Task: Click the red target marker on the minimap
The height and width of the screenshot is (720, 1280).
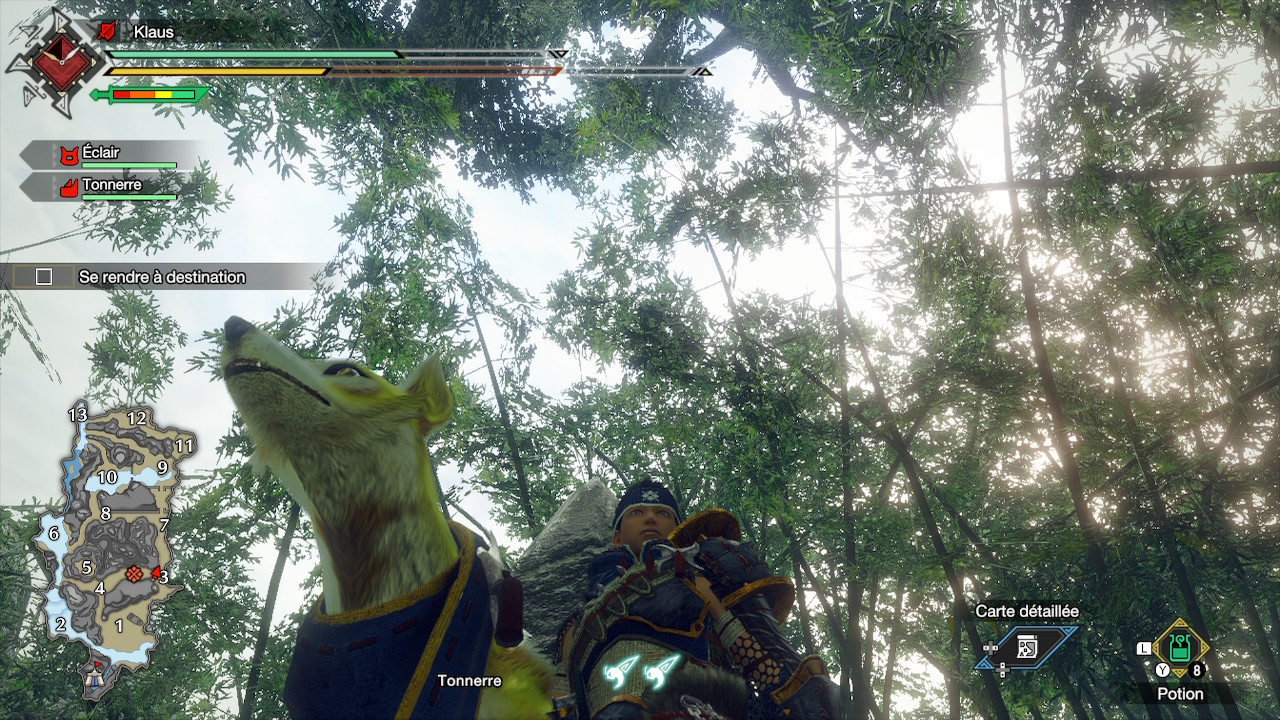Action: 133,574
